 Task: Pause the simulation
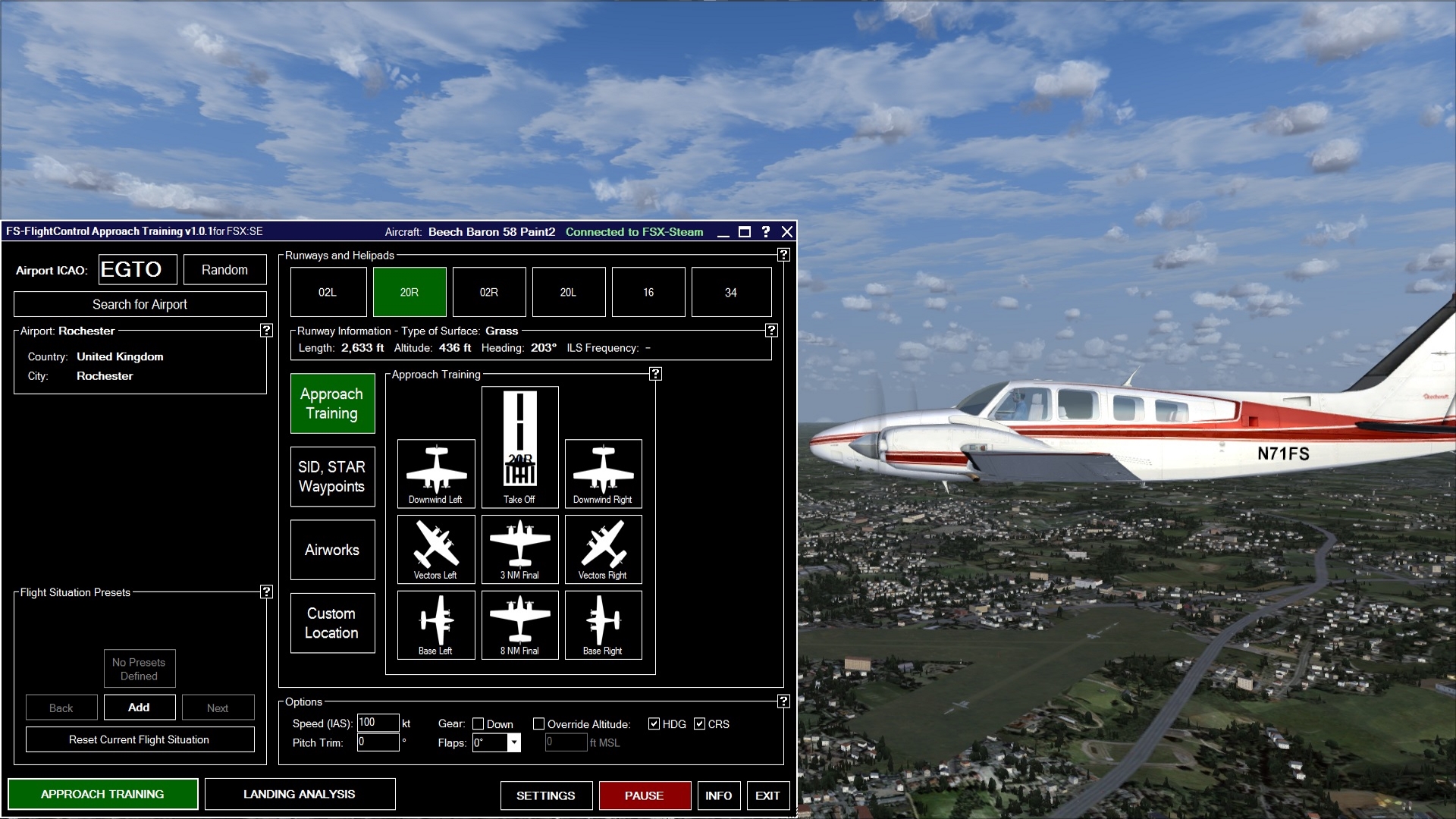point(645,795)
